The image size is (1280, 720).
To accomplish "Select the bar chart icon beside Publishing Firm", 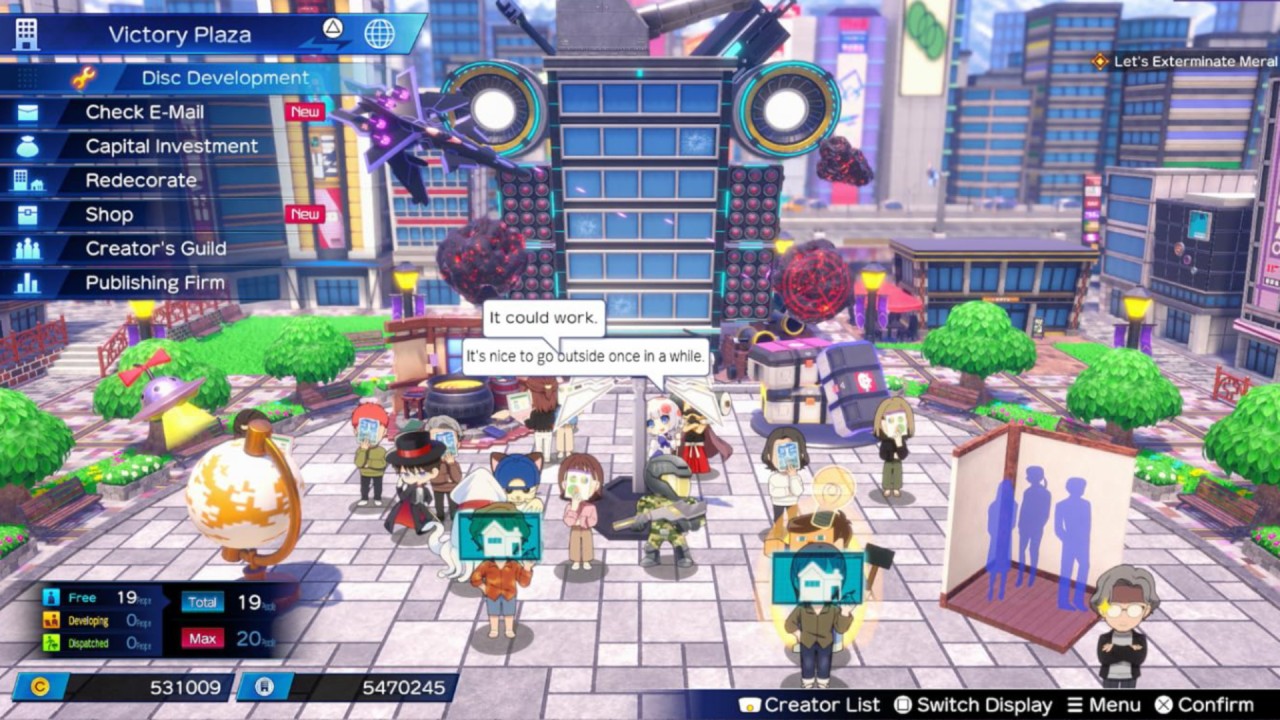I will click(x=26, y=282).
